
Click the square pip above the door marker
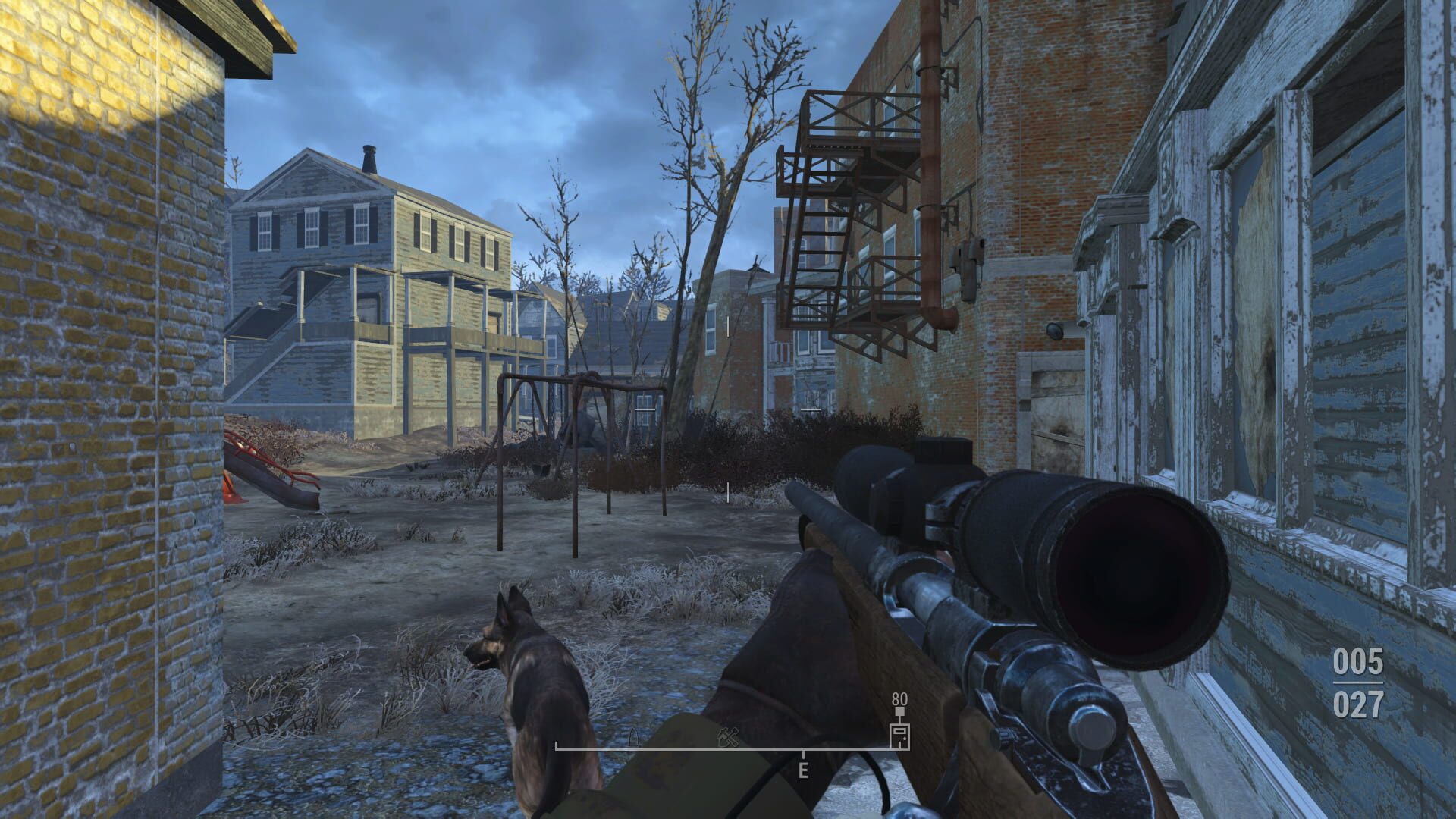(900, 711)
